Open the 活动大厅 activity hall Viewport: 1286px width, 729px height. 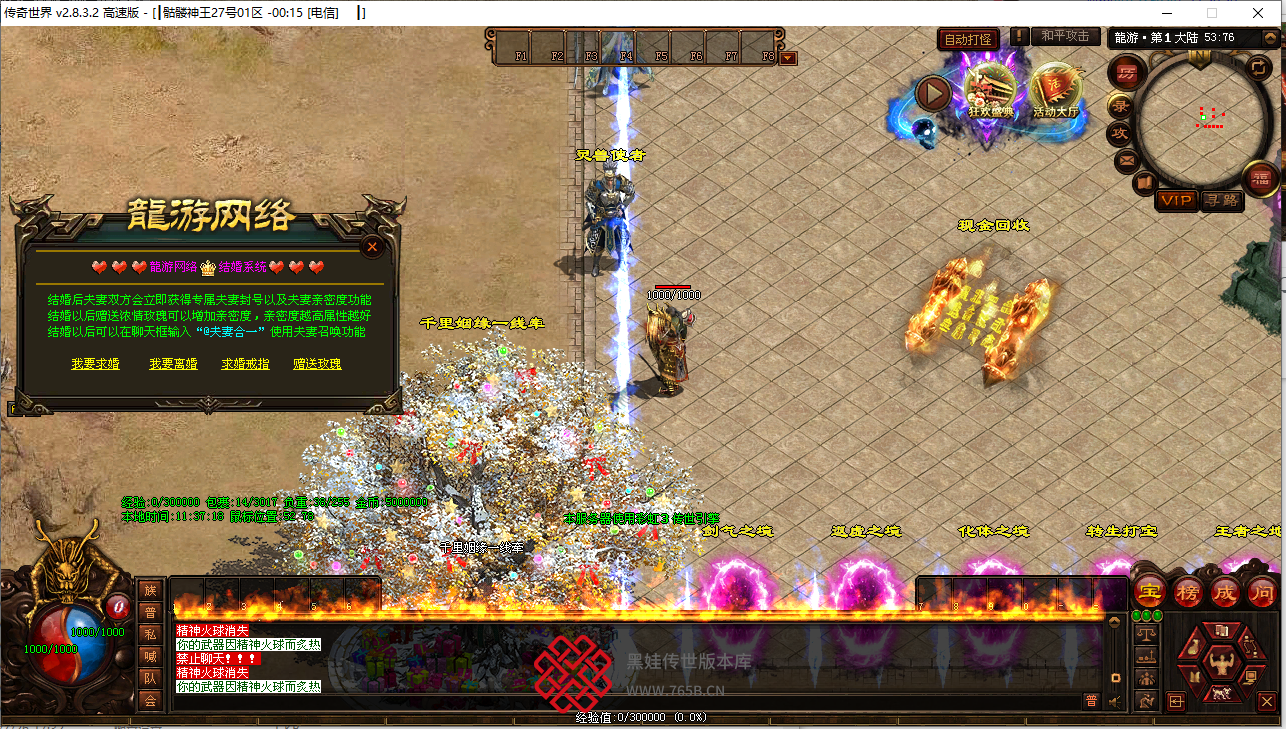pyautogui.click(x=1056, y=92)
